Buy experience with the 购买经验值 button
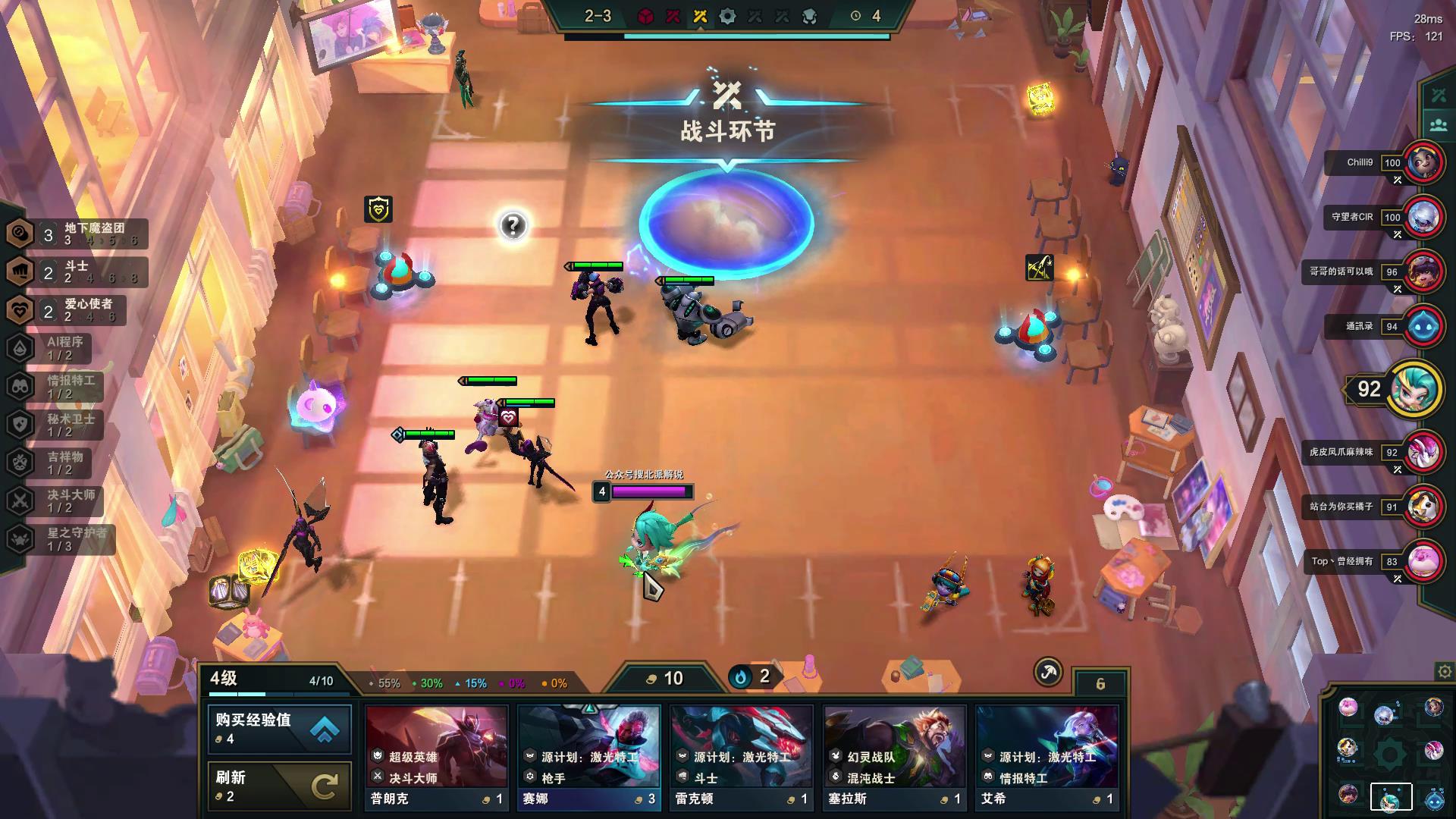This screenshot has height=819, width=1456. point(279,729)
